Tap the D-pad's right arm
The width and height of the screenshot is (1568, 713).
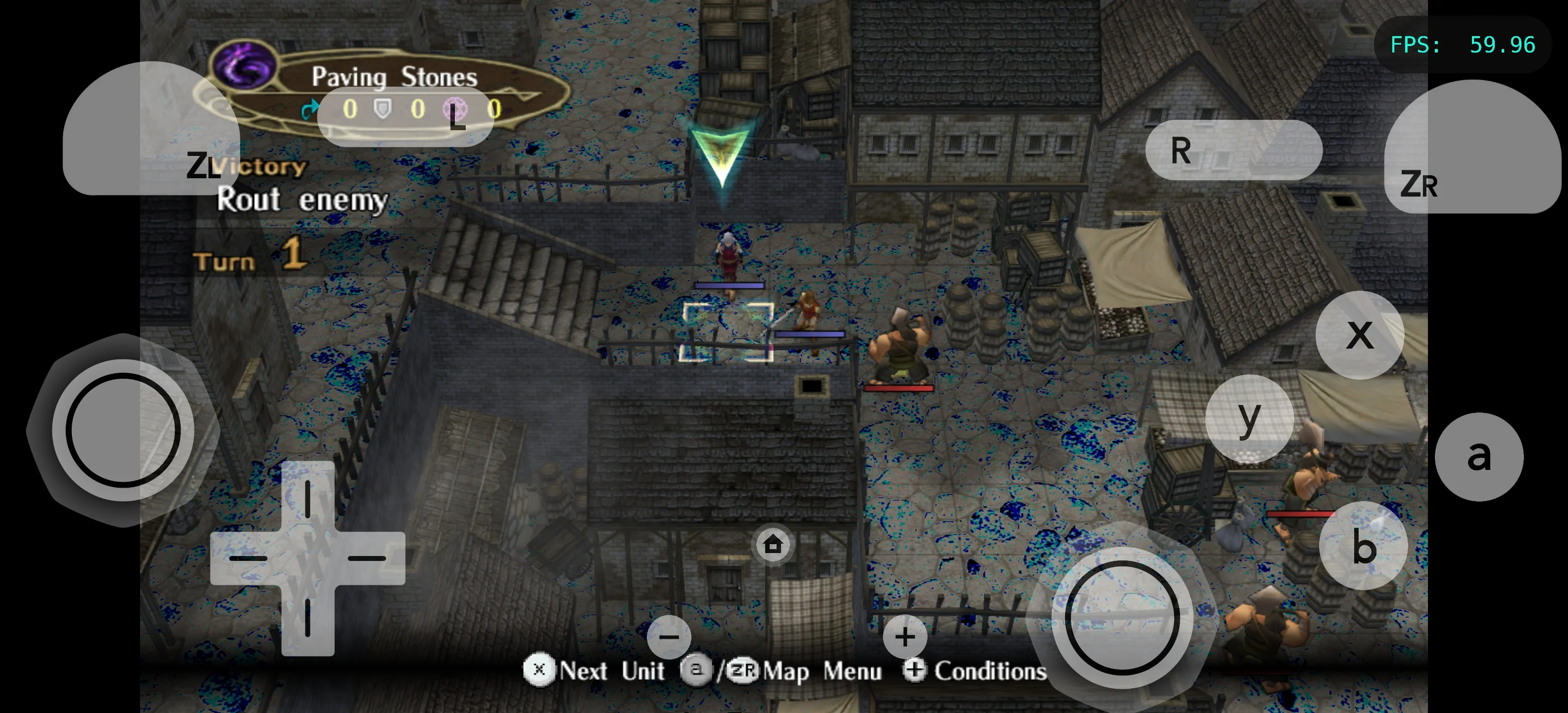(x=368, y=558)
